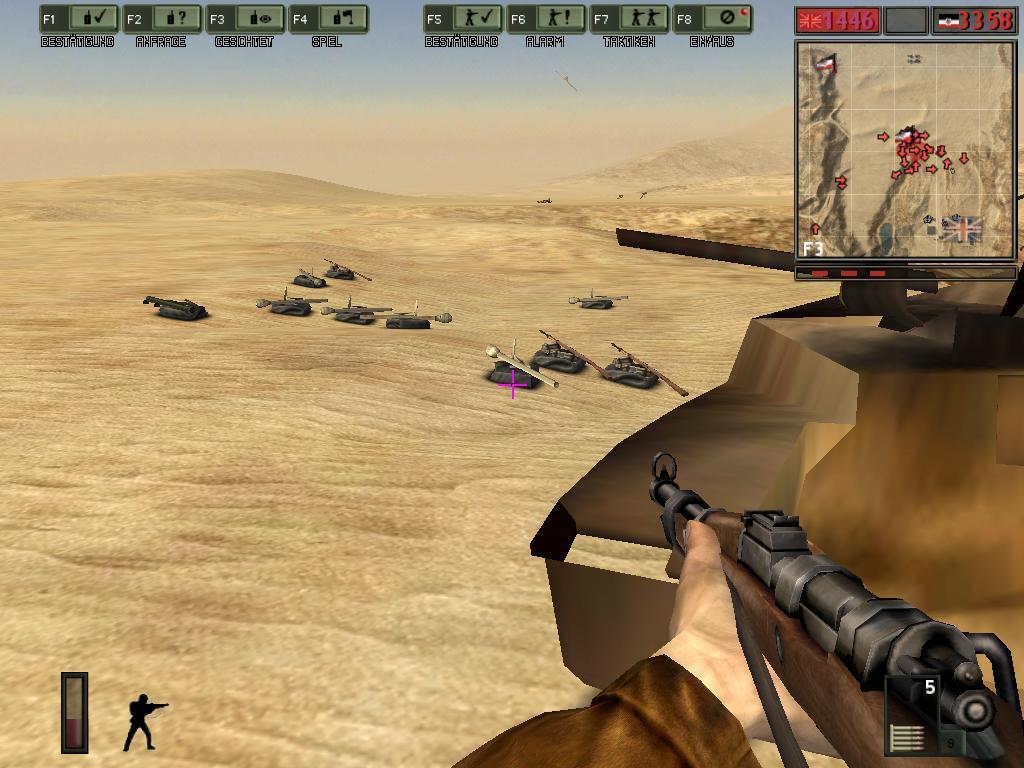
Task: Open the F2 Anfrage radio menu
Action: pos(162,19)
